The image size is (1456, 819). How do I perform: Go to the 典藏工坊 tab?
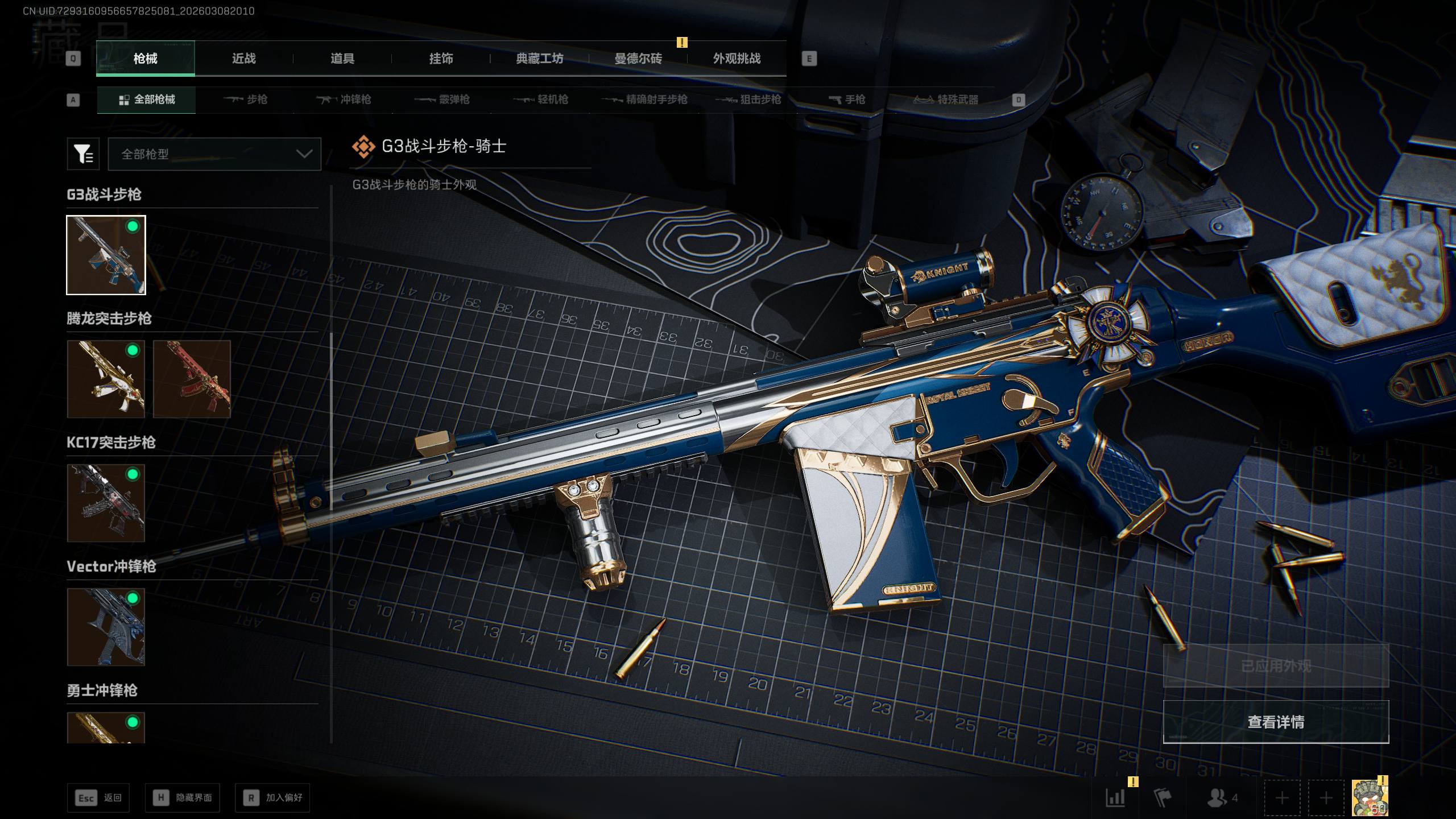[x=539, y=59]
